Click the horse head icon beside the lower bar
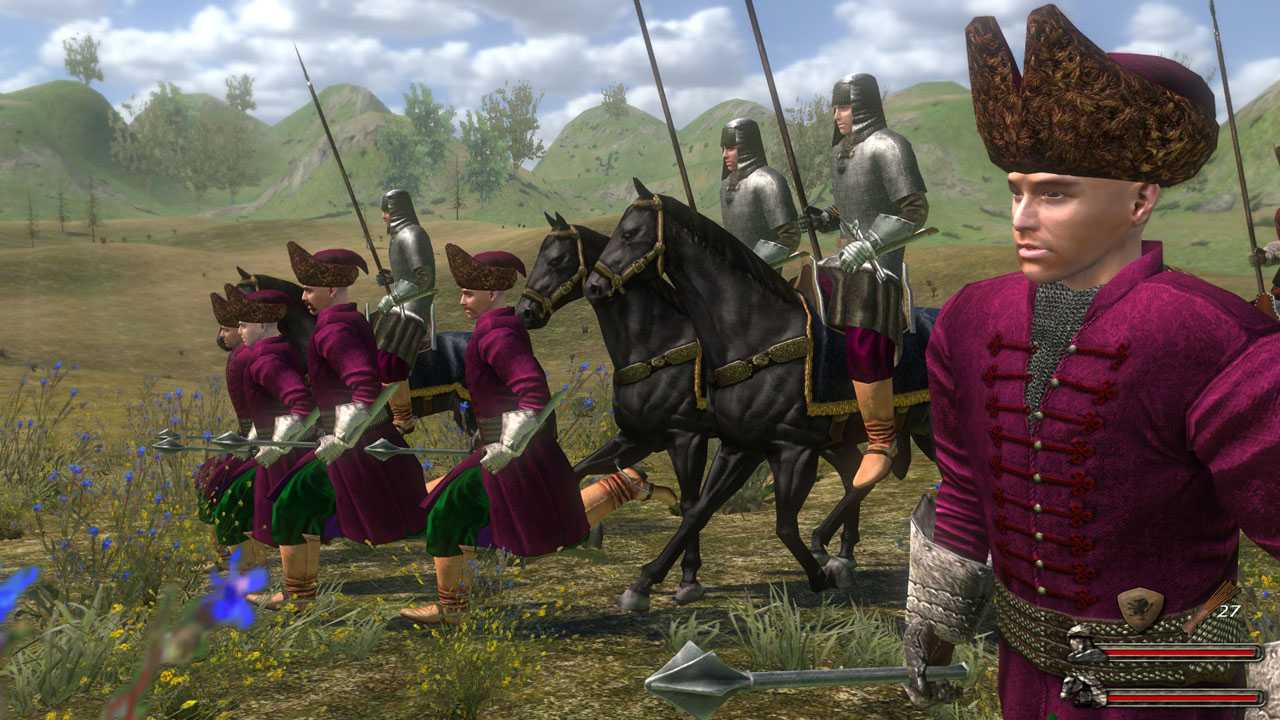 1078,693
